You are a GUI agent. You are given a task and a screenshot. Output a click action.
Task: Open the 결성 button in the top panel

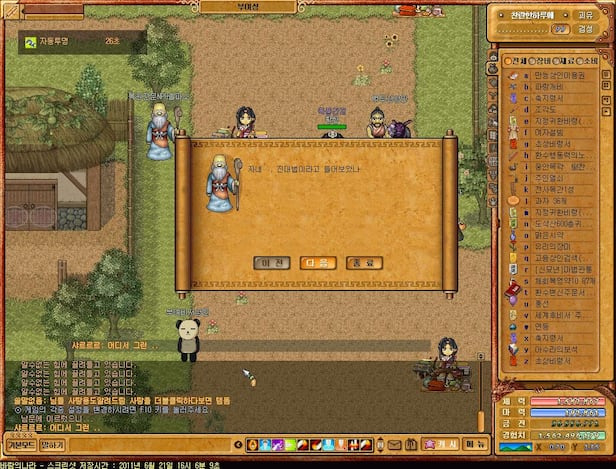[585, 29]
